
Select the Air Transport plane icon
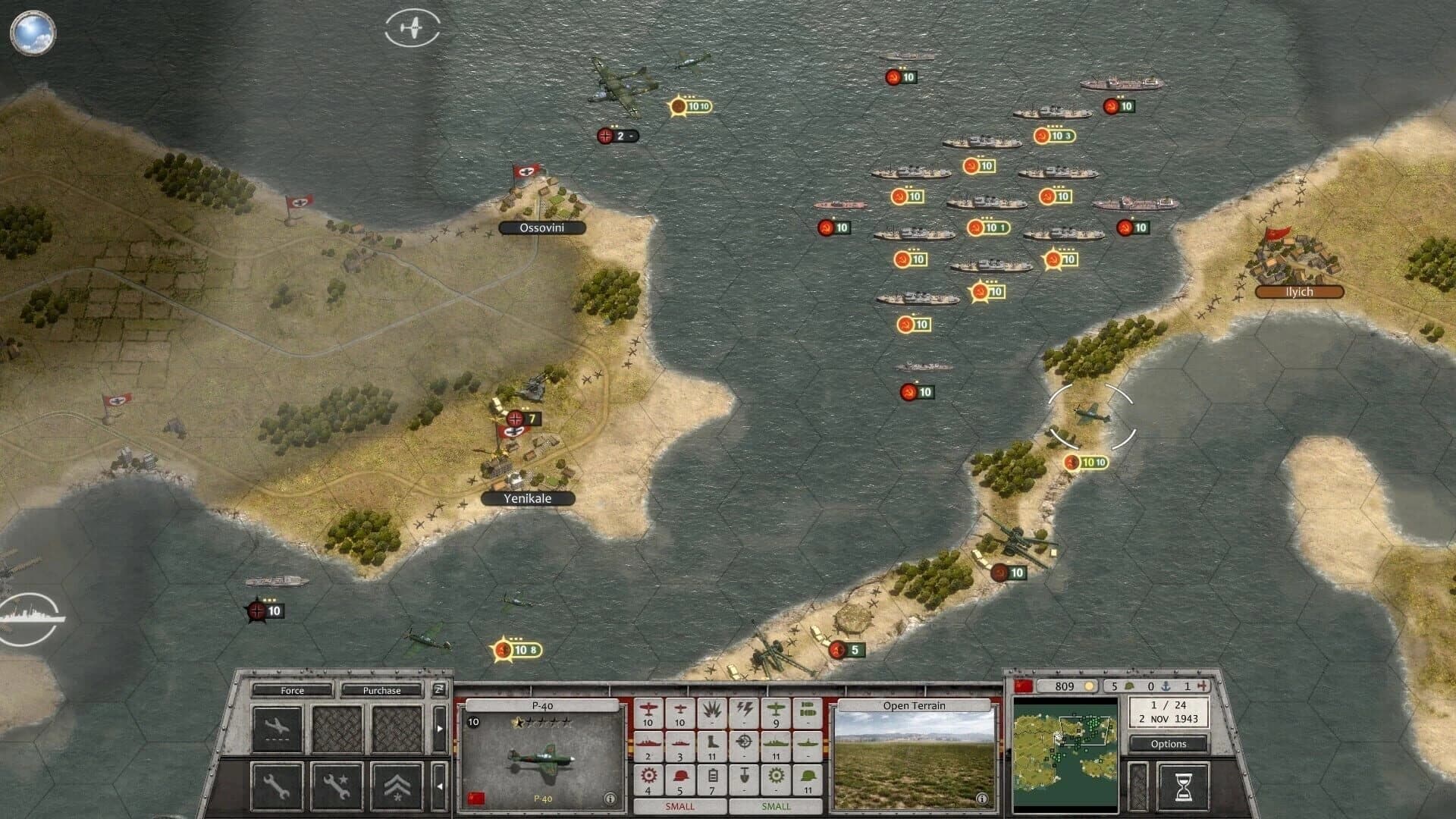coord(279,728)
